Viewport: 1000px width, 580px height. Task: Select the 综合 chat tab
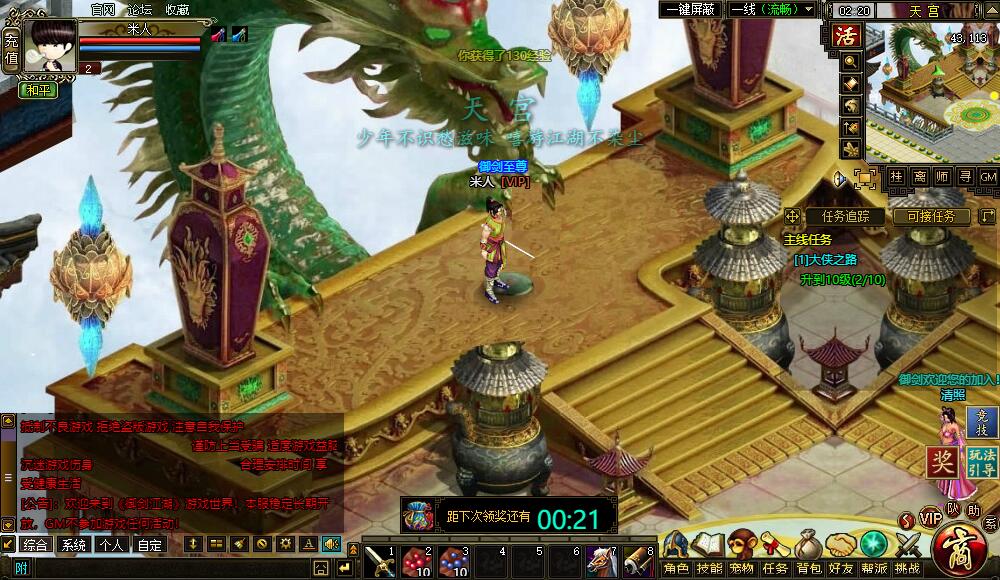(x=36, y=545)
